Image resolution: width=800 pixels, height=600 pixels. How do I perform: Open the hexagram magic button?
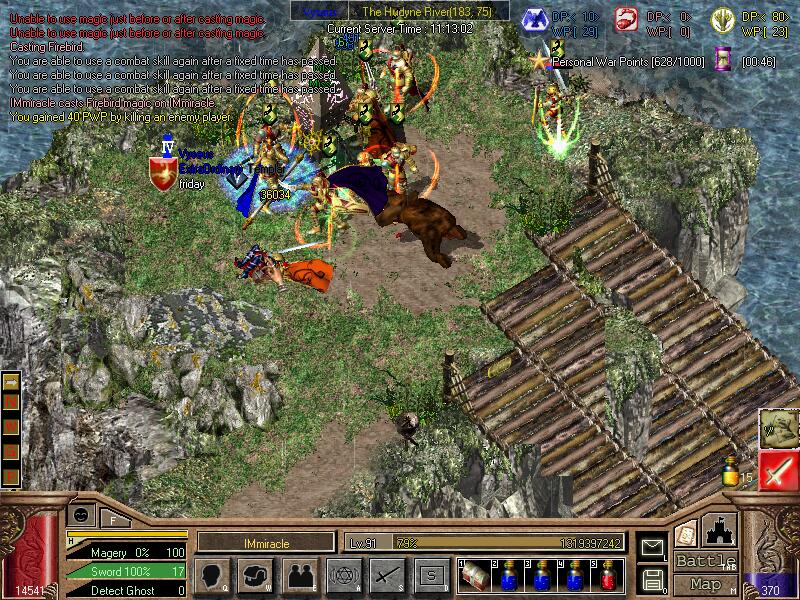[343, 575]
